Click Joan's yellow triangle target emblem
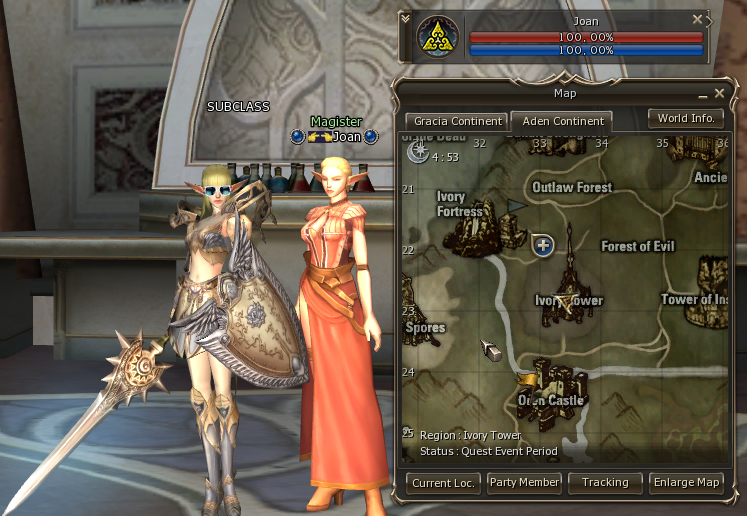This screenshot has height=516, width=747. 437,39
